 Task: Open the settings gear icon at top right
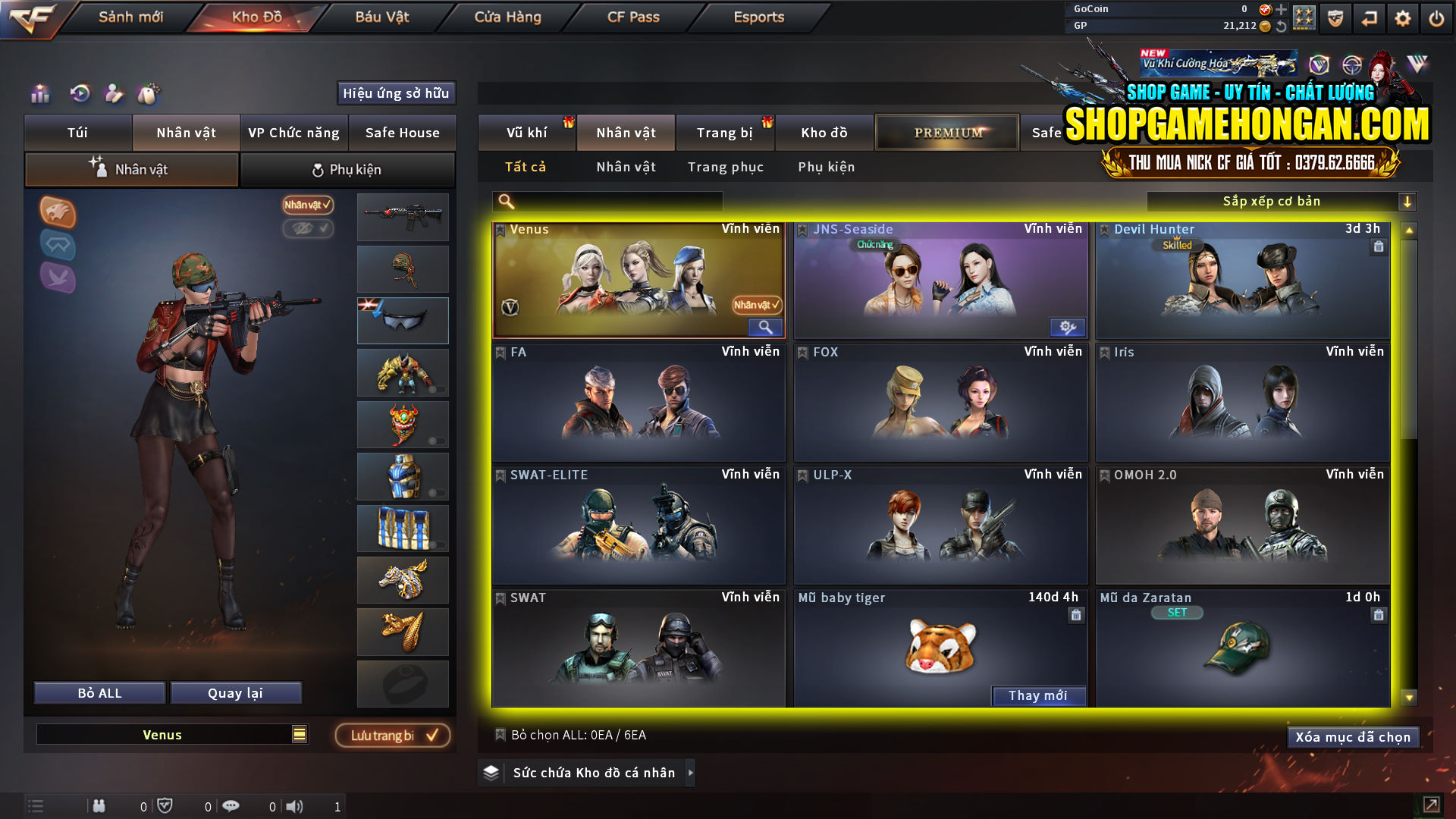(1402, 17)
